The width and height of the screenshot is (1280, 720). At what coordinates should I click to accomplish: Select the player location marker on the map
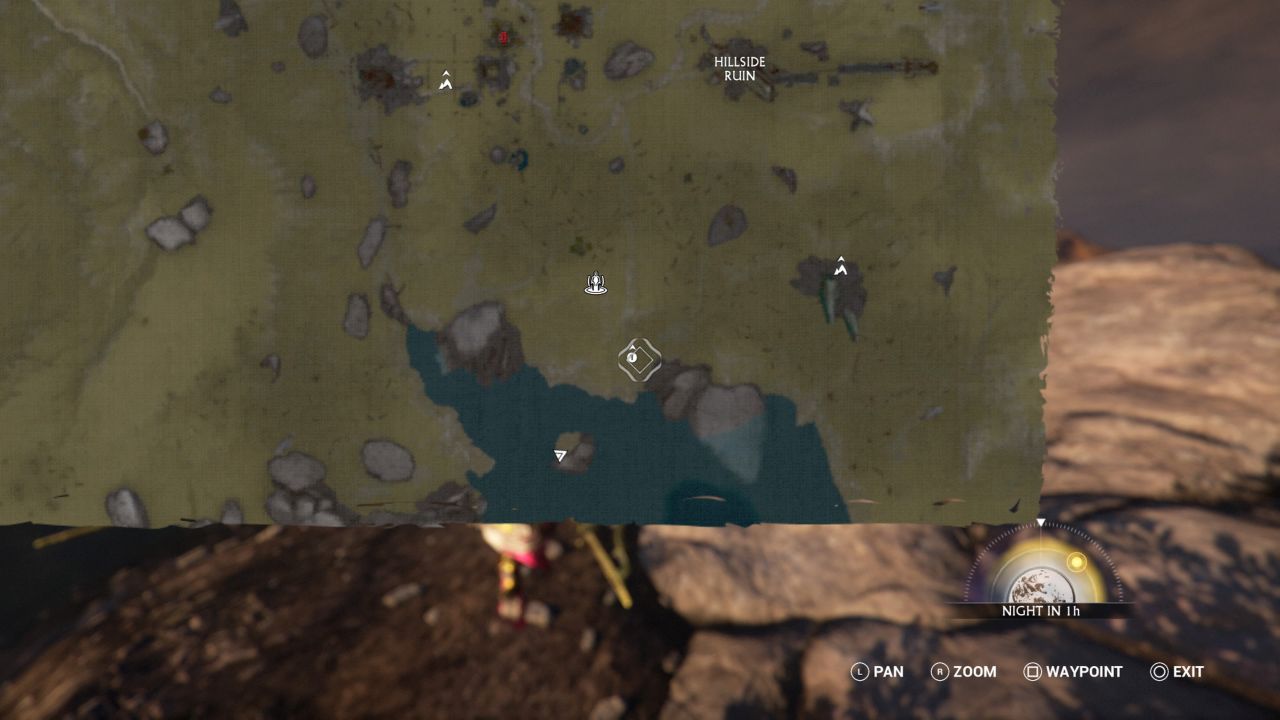click(x=595, y=283)
